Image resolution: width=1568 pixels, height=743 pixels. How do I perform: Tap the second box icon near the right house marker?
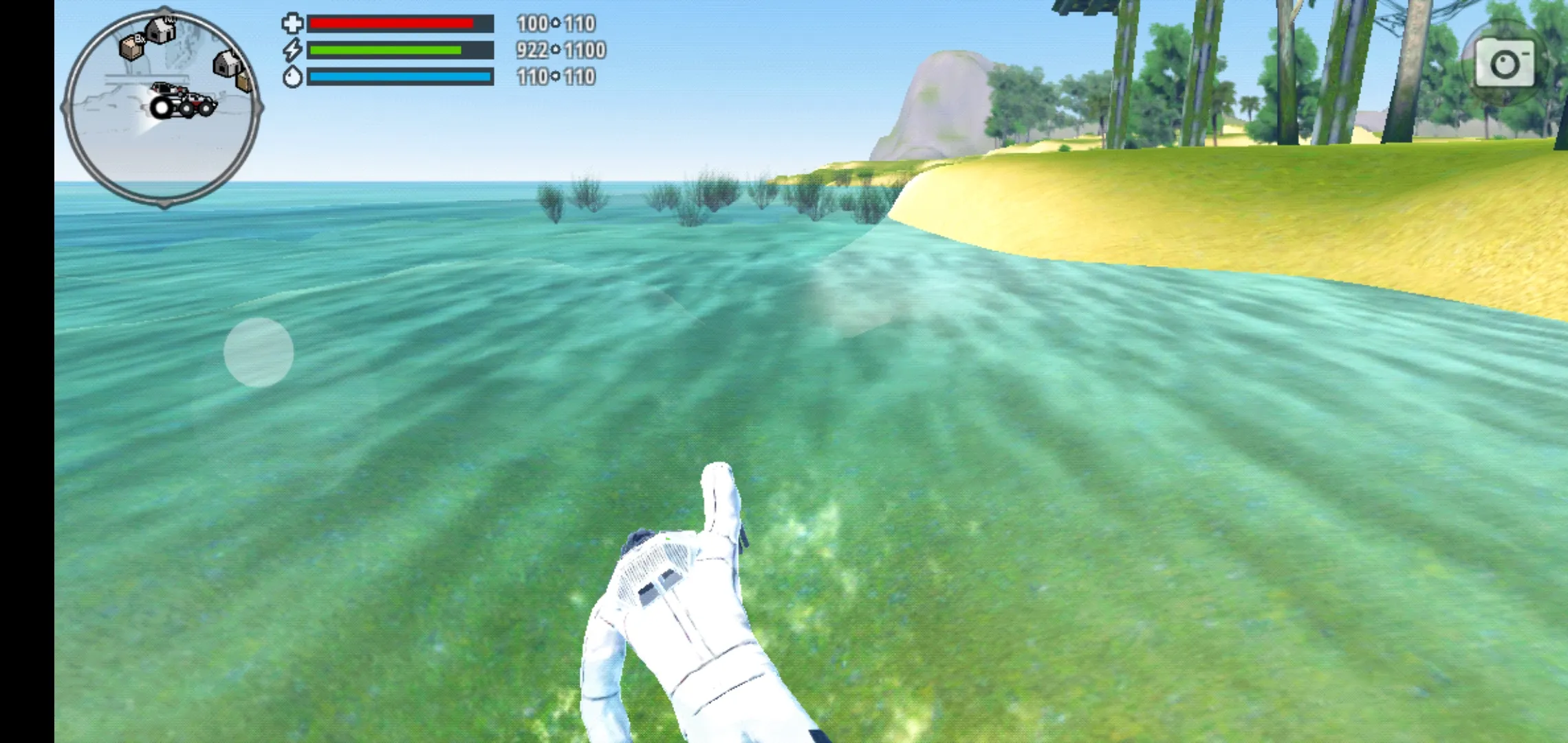pyautogui.click(x=243, y=81)
